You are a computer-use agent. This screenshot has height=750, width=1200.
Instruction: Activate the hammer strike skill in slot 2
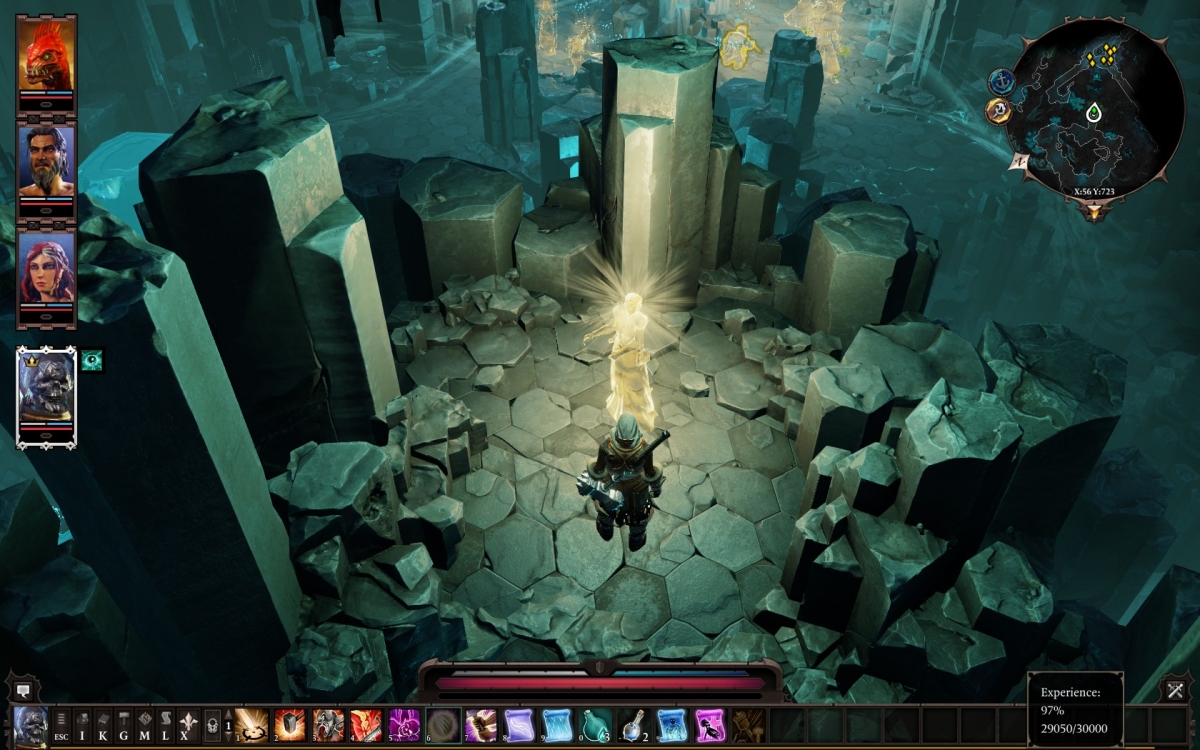point(290,724)
